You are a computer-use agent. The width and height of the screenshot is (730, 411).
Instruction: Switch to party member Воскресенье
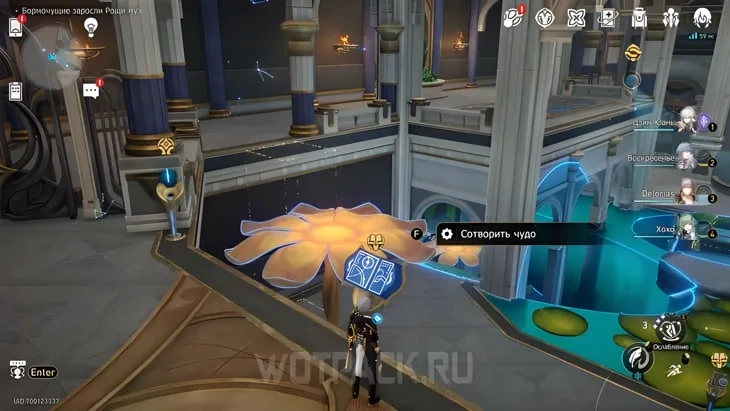pyautogui.click(x=685, y=158)
